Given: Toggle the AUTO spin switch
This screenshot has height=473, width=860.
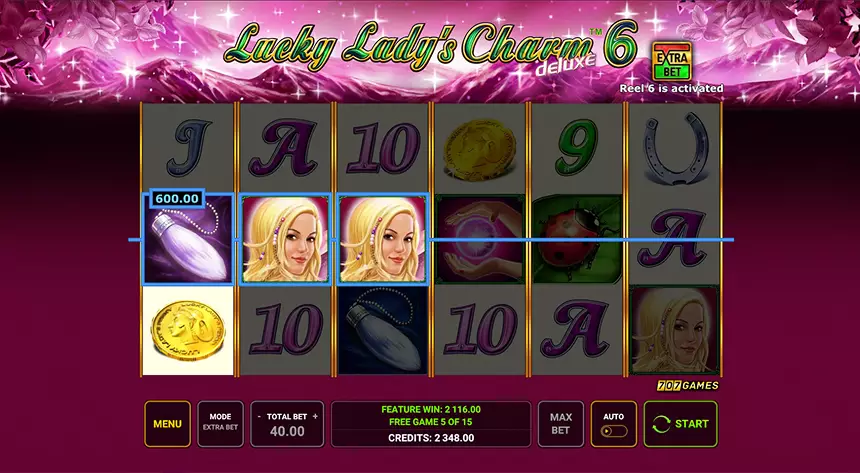Looking at the screenshot, I should 614,433.
